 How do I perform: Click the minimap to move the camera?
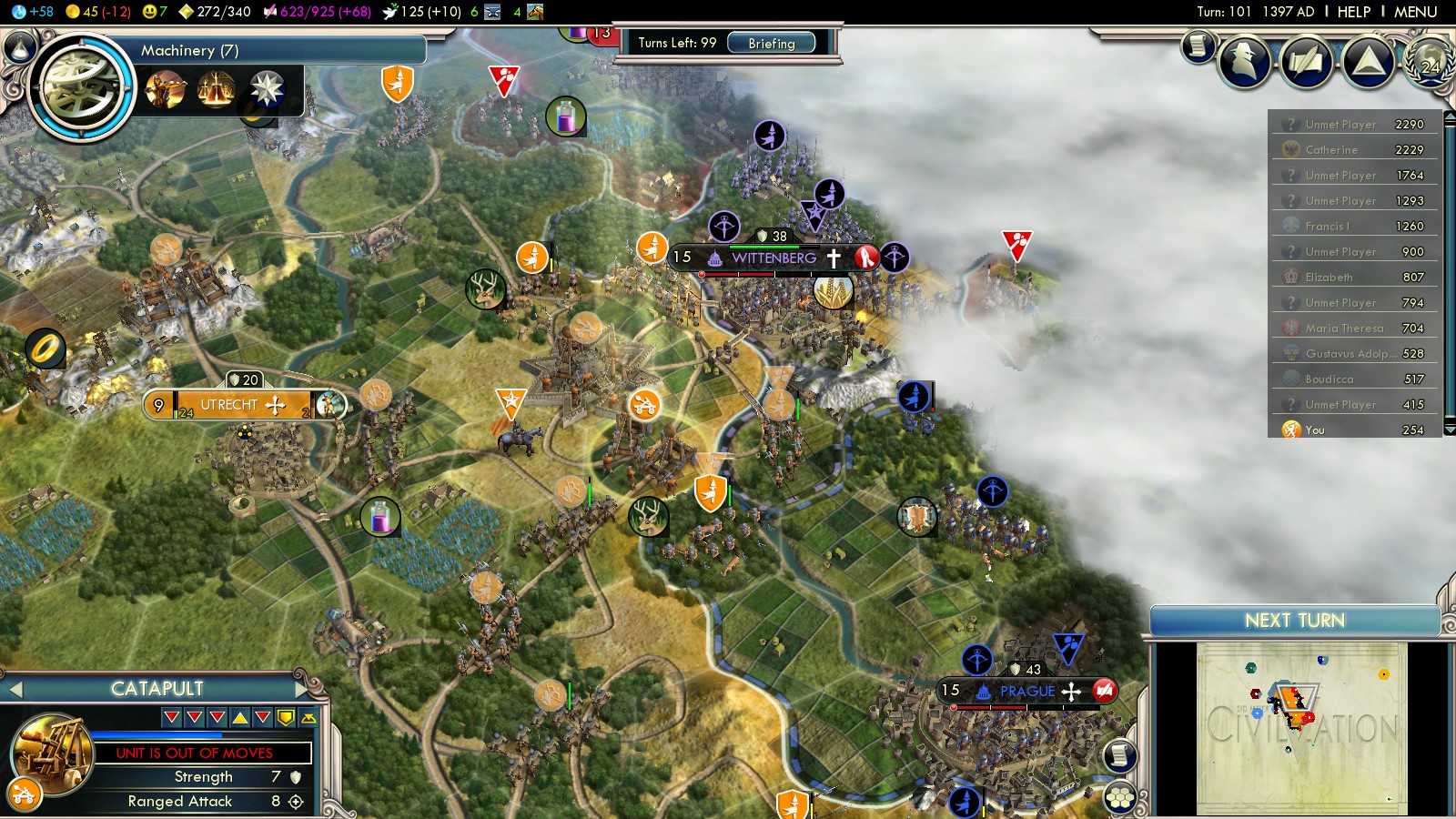pyautogui.click(x=1301, y=728)
